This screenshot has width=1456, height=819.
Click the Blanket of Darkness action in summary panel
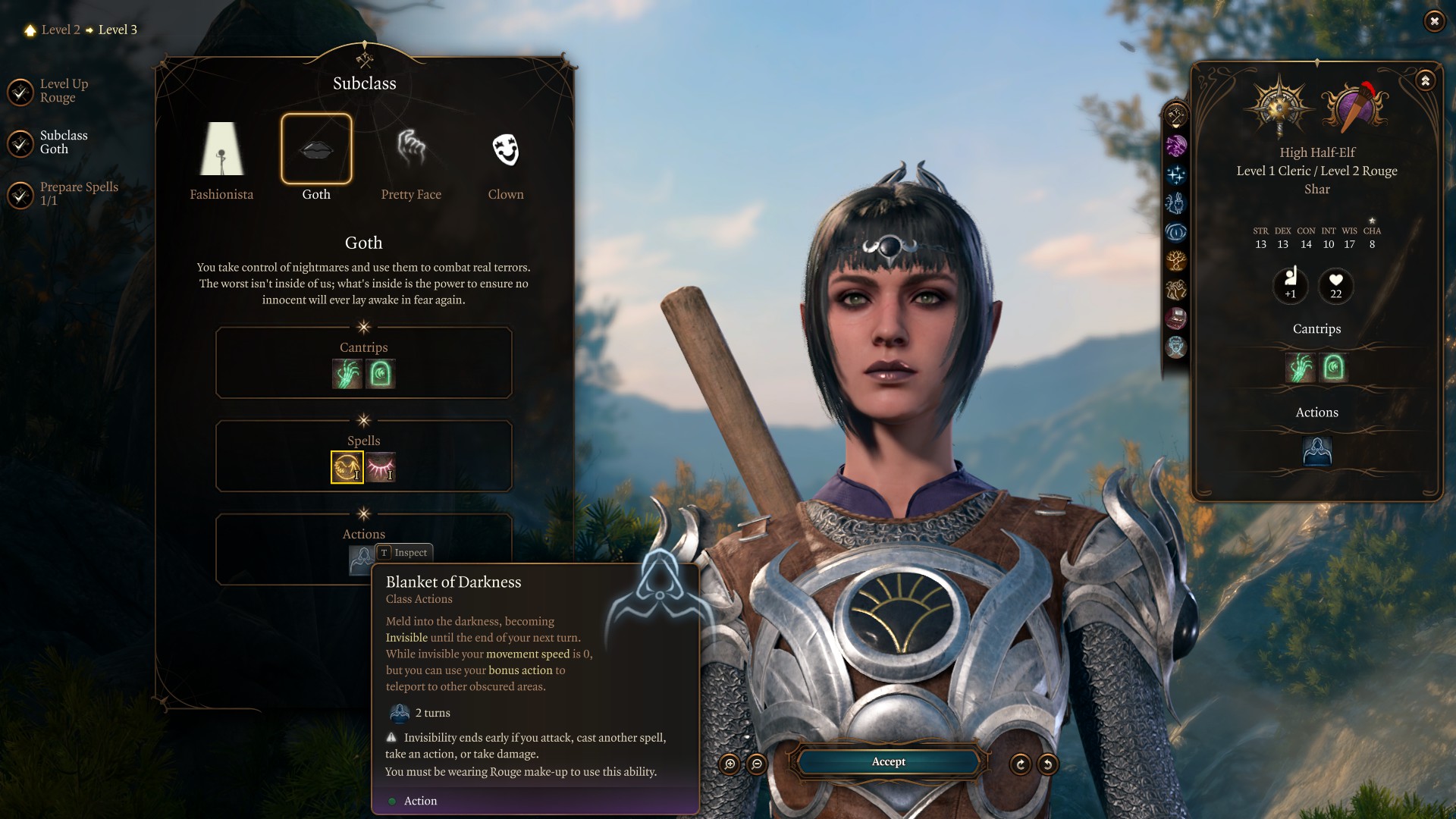pyautogui.click(x=1317, y=451)
